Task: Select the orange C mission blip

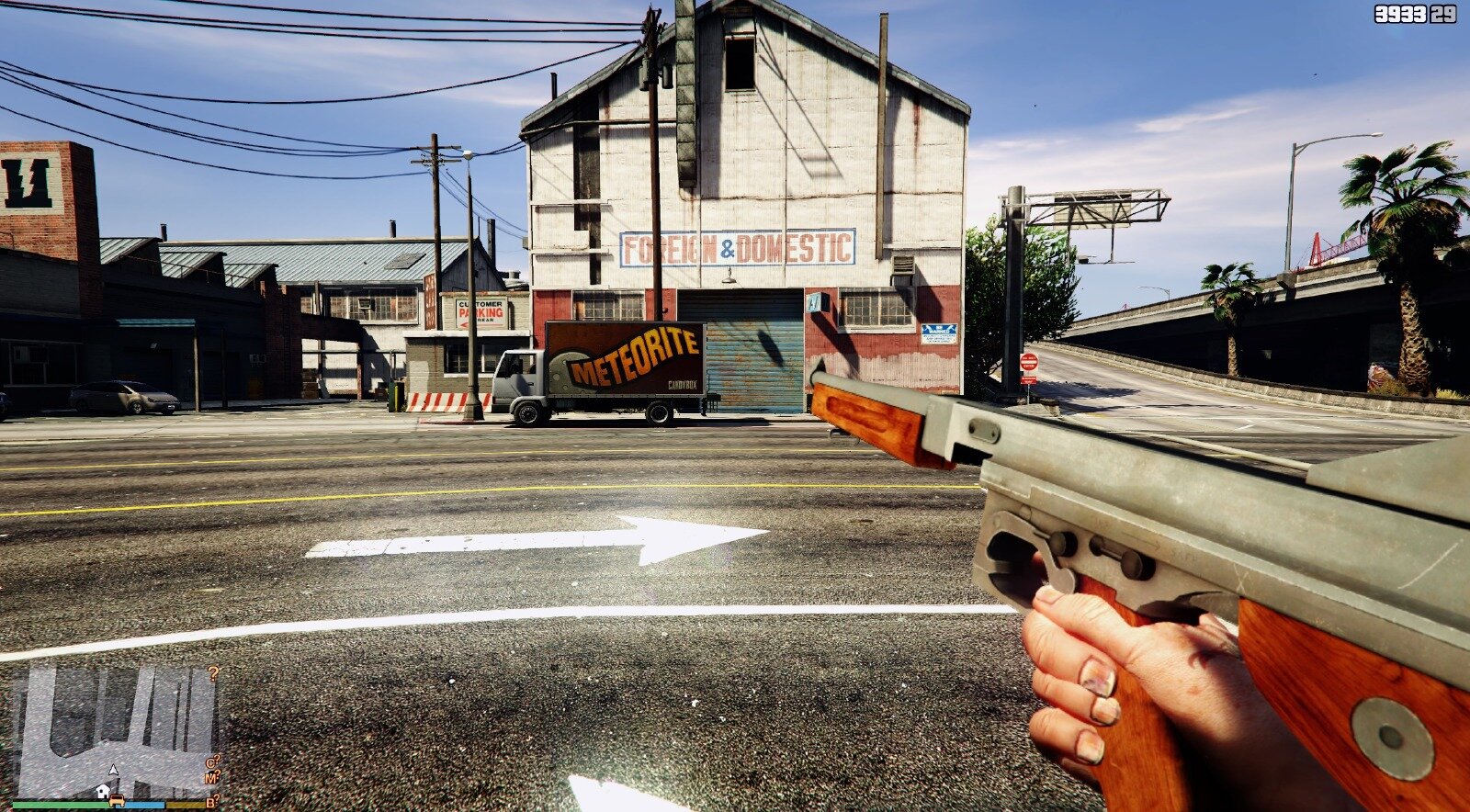Action: tap(211, 763)
